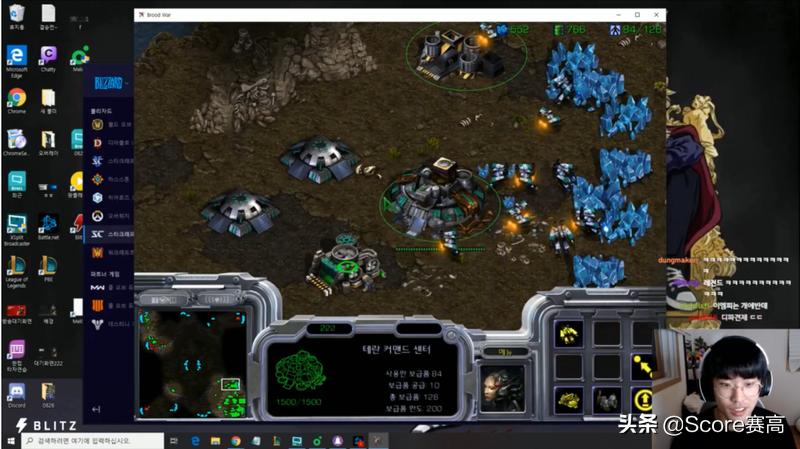Build the Comsat Station addon
This screenshot has width=800, height=449.
pyautogui.click(x=570, y=400)
